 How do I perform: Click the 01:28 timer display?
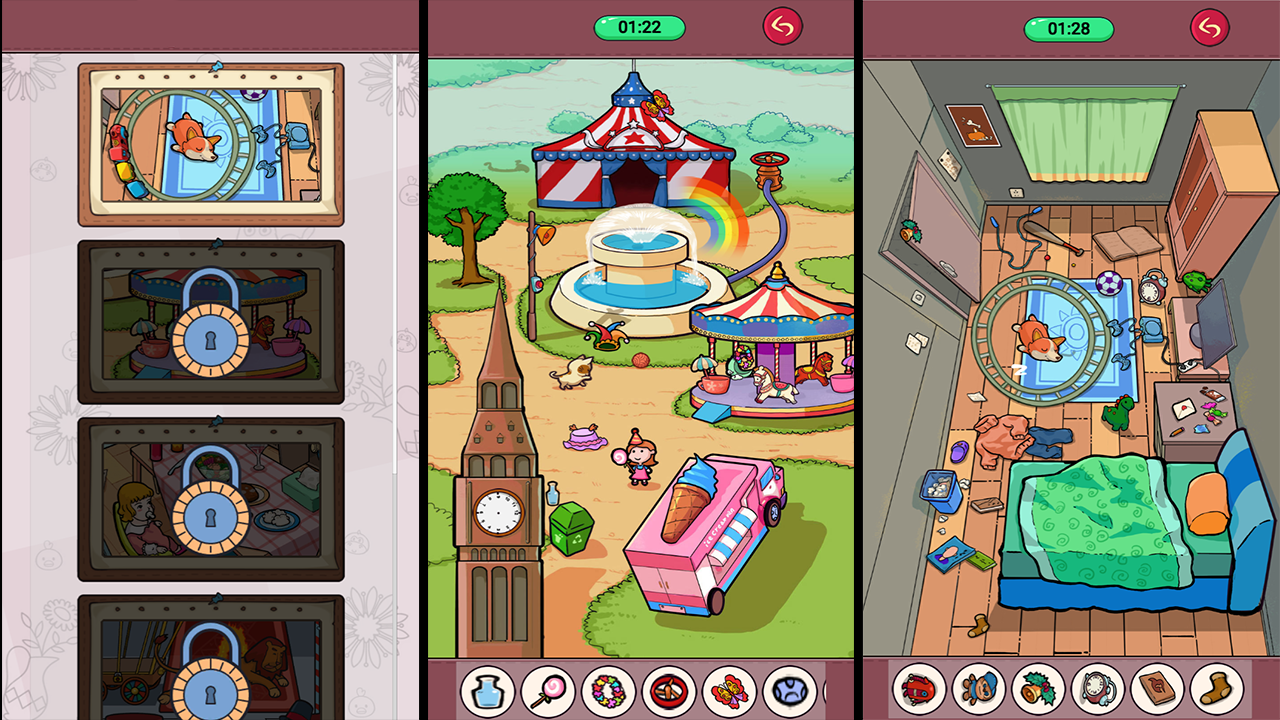[1069, 27]
